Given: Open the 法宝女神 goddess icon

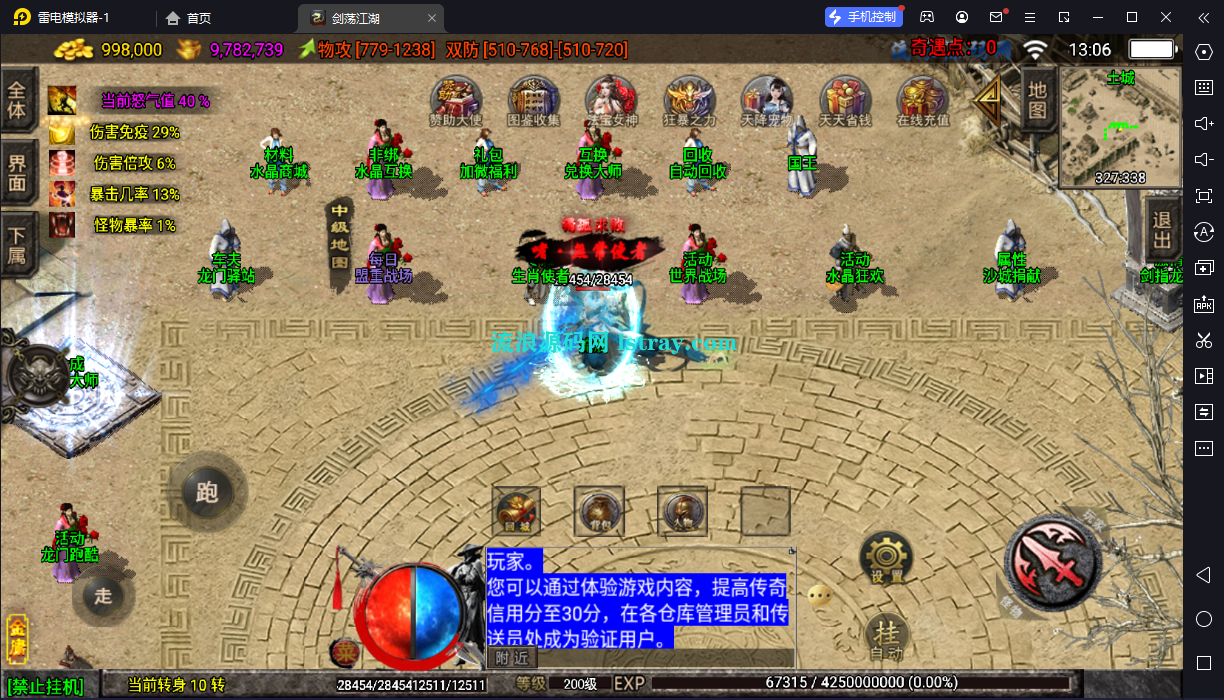Looking at the screenshot, I should tap(611, 100).
